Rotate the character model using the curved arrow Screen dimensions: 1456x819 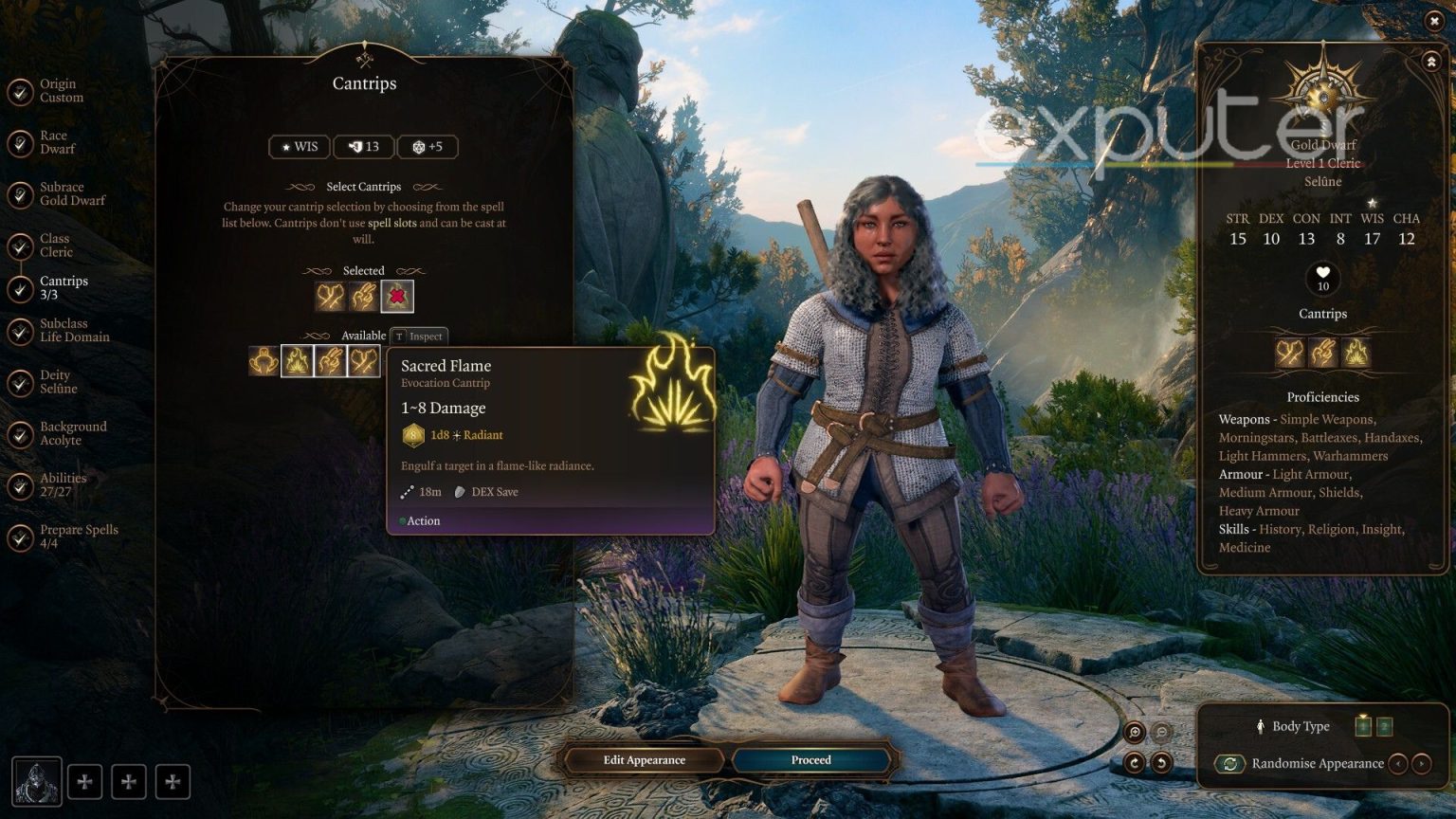coord(1134,761)
